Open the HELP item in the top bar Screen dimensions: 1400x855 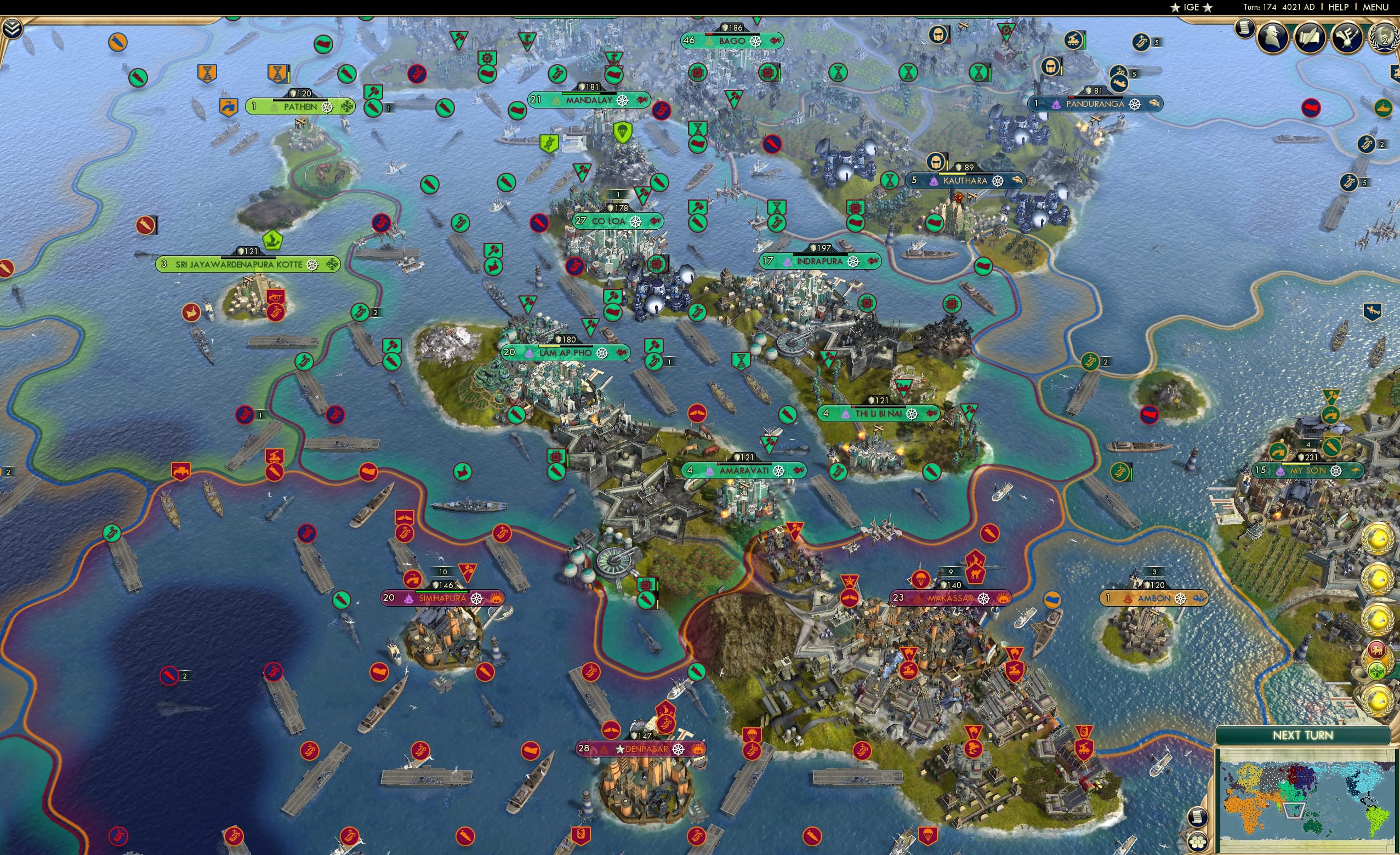pyautogui.click(x=1339, y=7)
